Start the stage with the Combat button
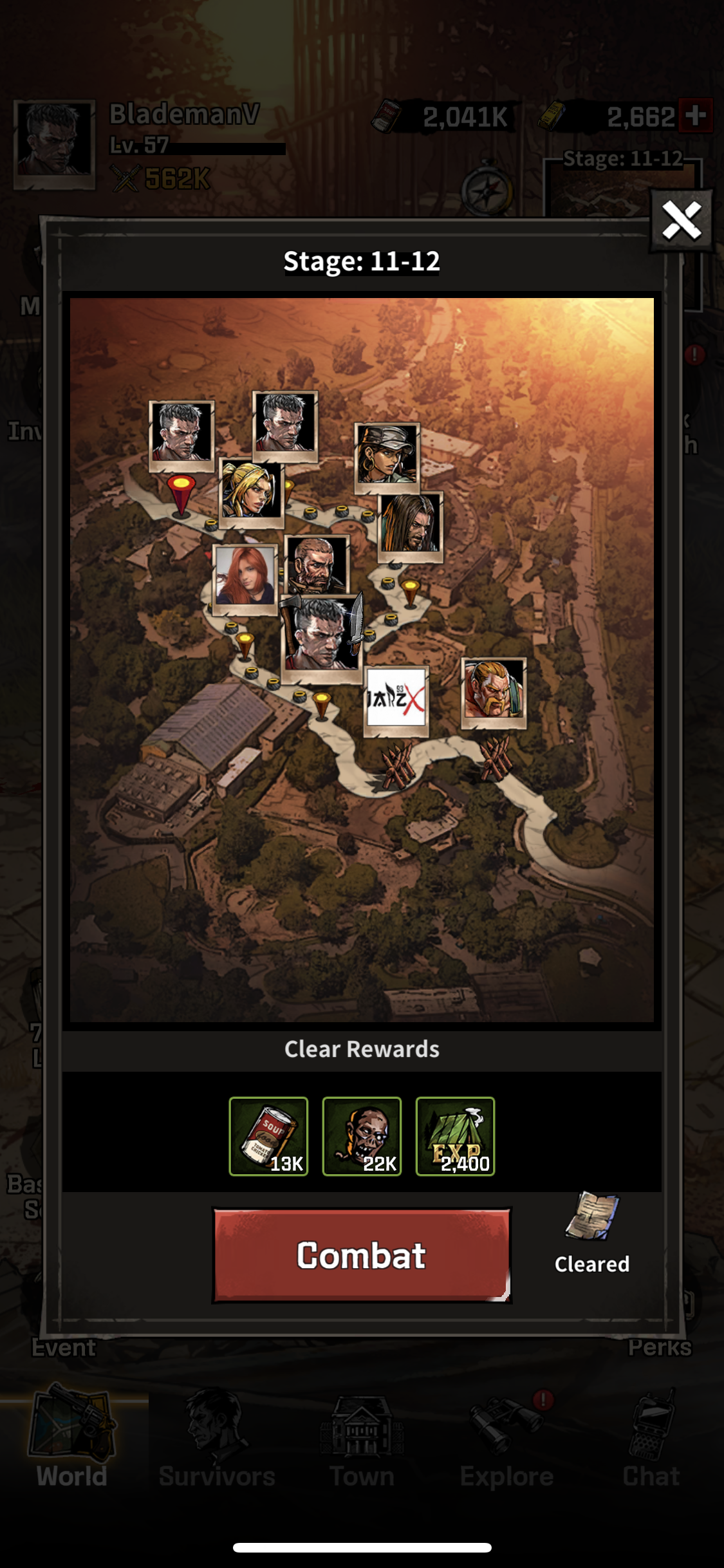This screenshot has width=724, height=1568. click(361, 1255)
